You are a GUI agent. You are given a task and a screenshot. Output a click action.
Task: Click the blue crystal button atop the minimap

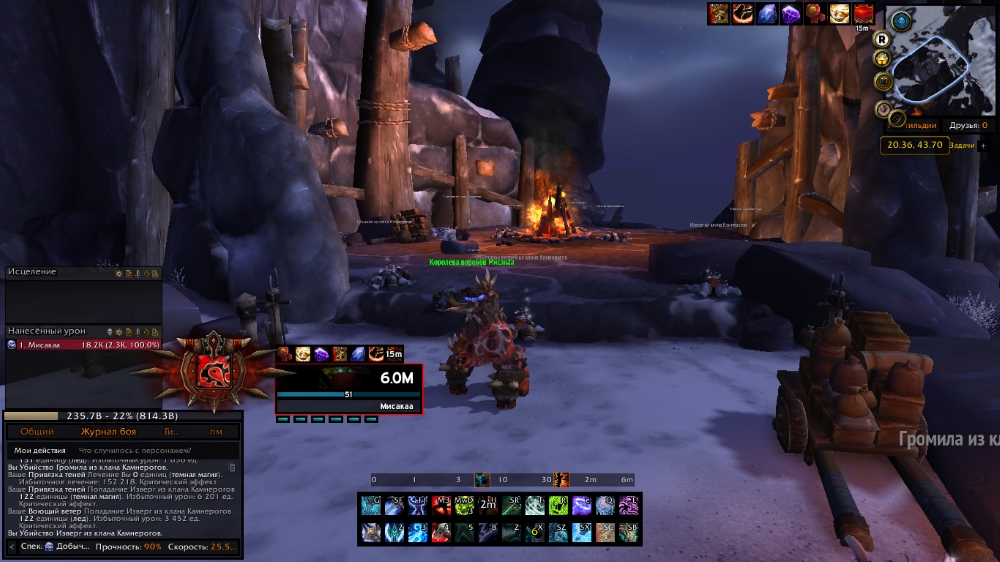point(902,20)
